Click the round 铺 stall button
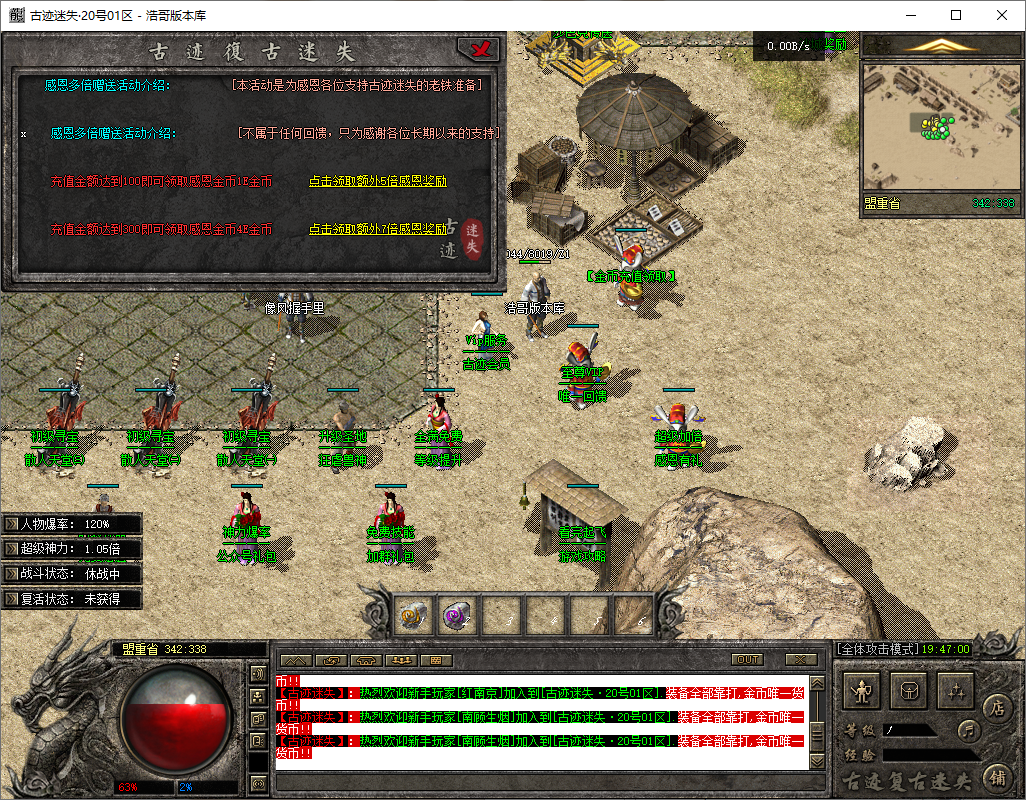1026x800 pixels. [996, 775]
